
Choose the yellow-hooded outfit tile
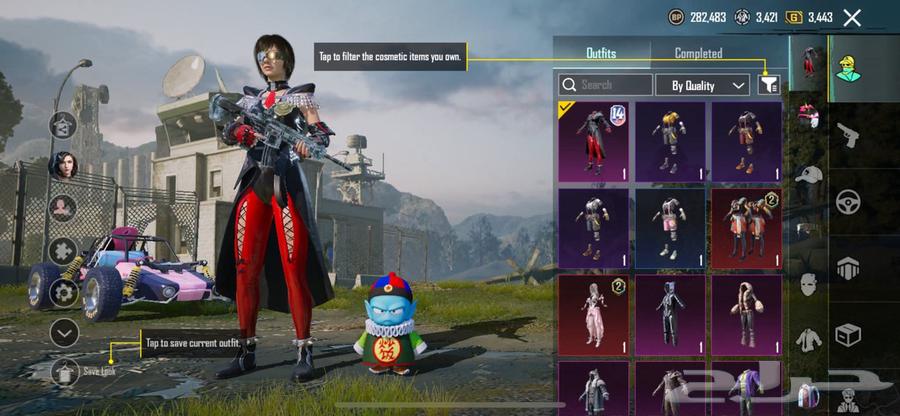(x=670, y=142)
